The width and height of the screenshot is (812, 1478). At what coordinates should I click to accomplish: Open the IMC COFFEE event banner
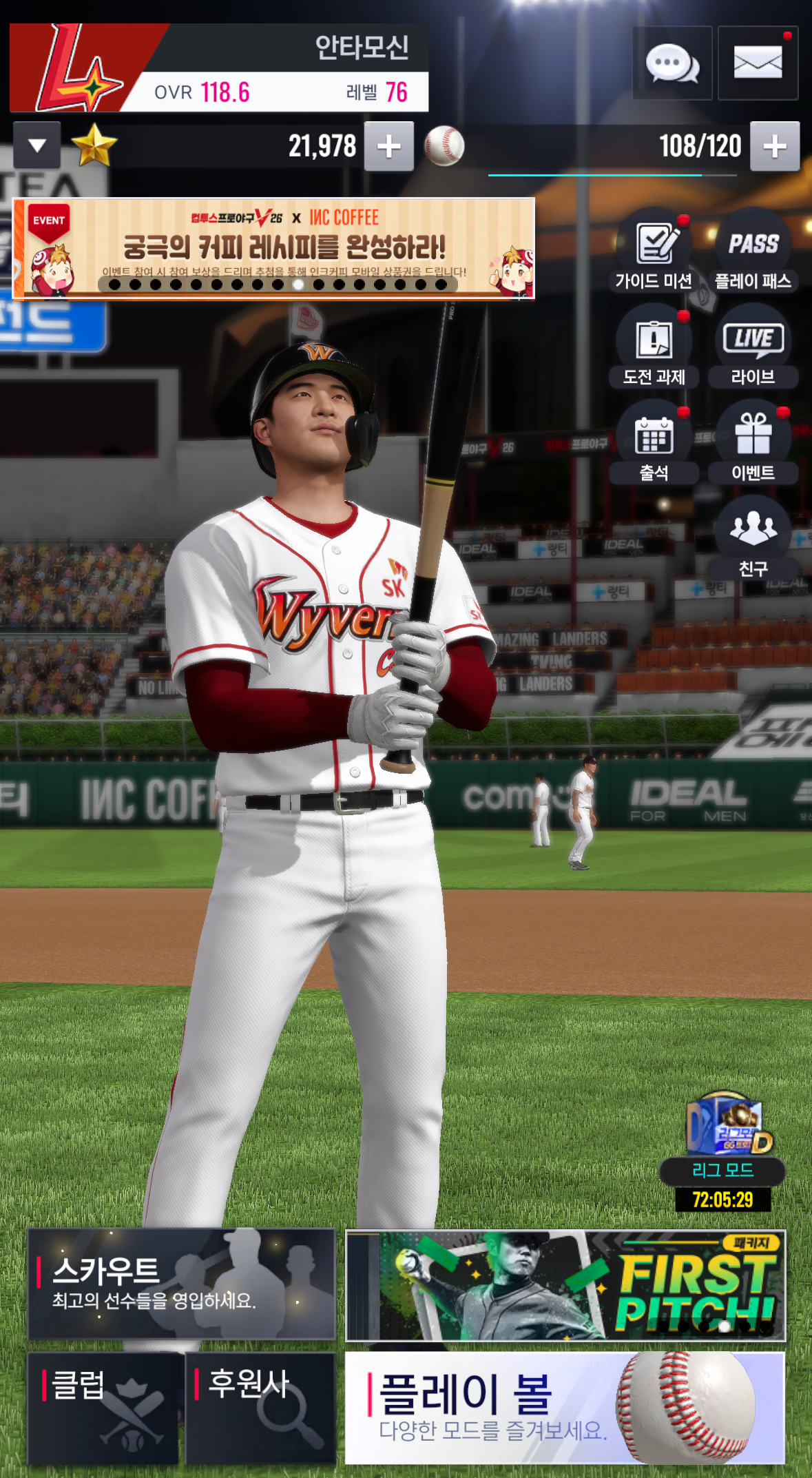[273, 249]
